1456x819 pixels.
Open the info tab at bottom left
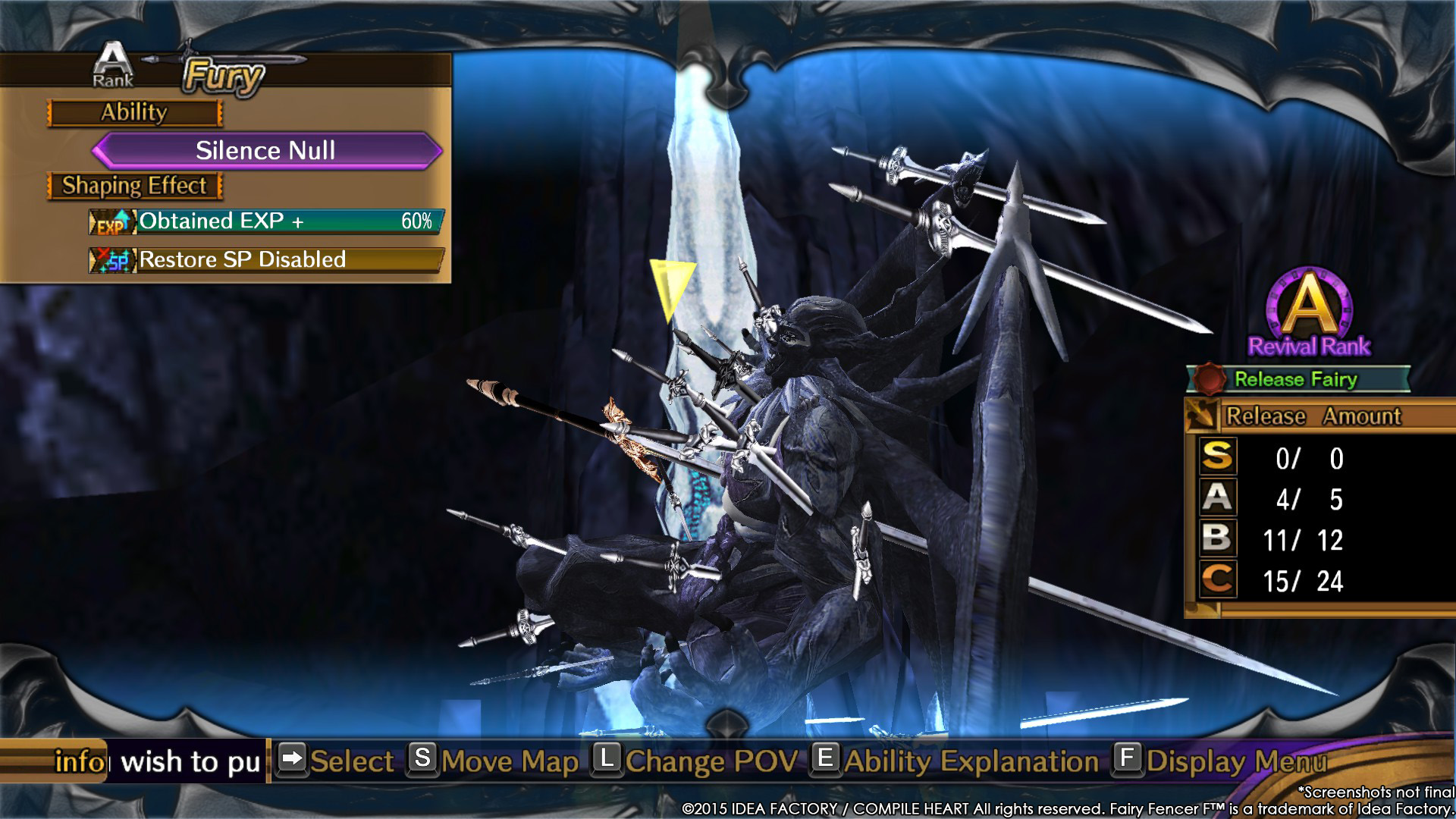click(x=78, y=761)
